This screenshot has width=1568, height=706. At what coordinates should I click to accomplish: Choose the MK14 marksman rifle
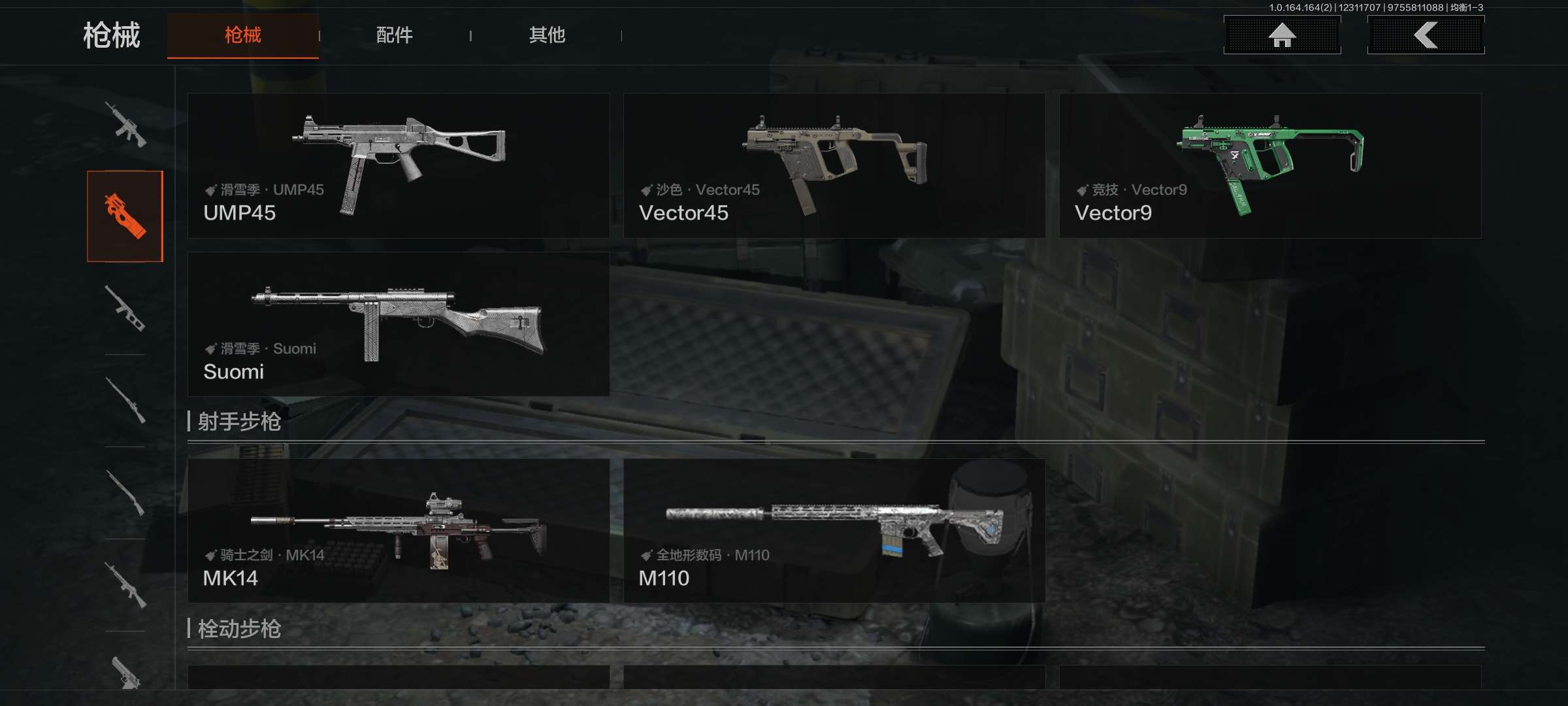click(399, 530)
